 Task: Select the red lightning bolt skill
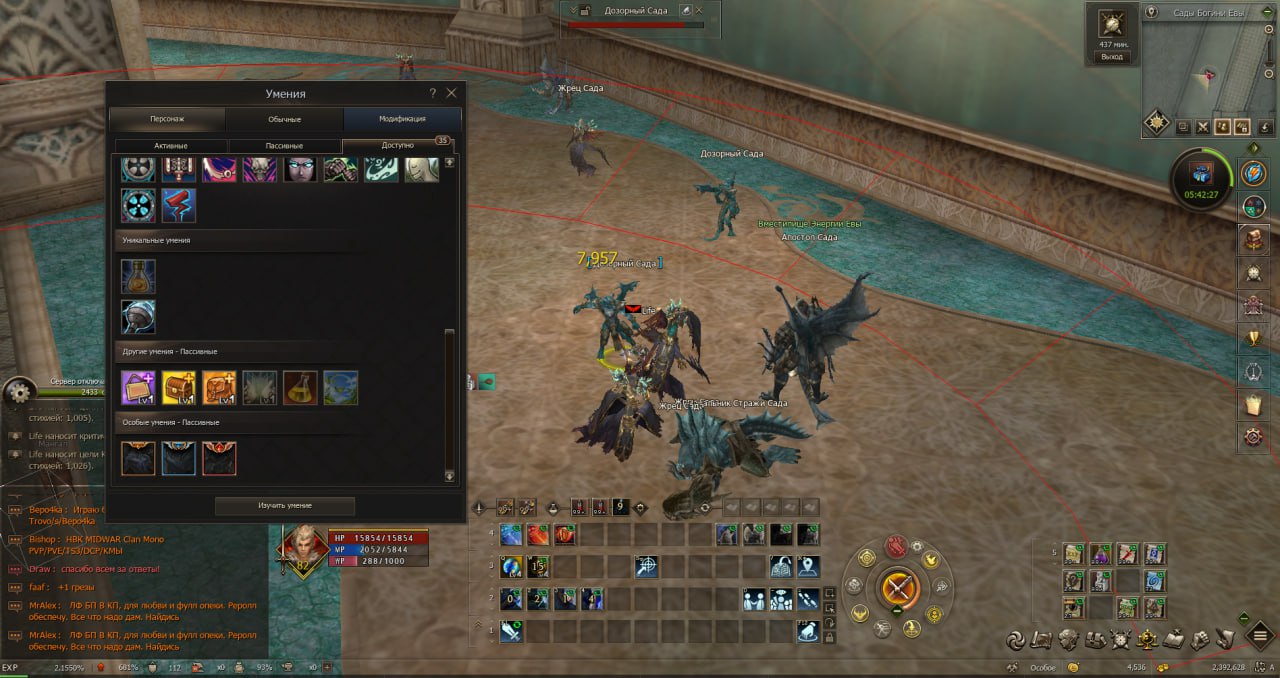pos(179,205)
